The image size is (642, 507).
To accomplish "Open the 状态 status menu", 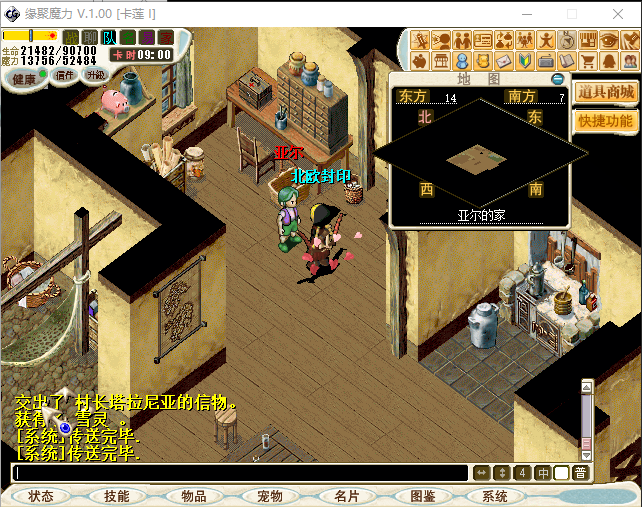I will coord(41,496).
